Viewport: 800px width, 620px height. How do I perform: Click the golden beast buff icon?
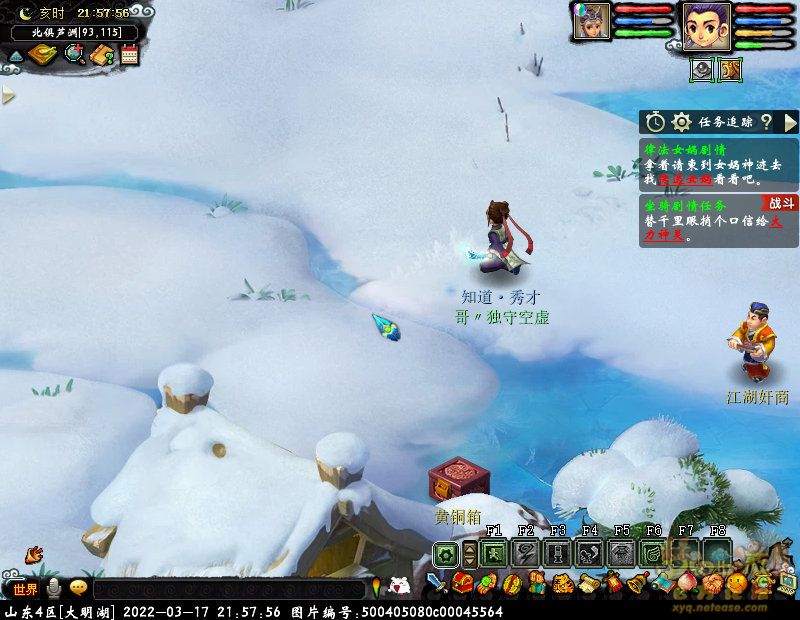[730, 70]
